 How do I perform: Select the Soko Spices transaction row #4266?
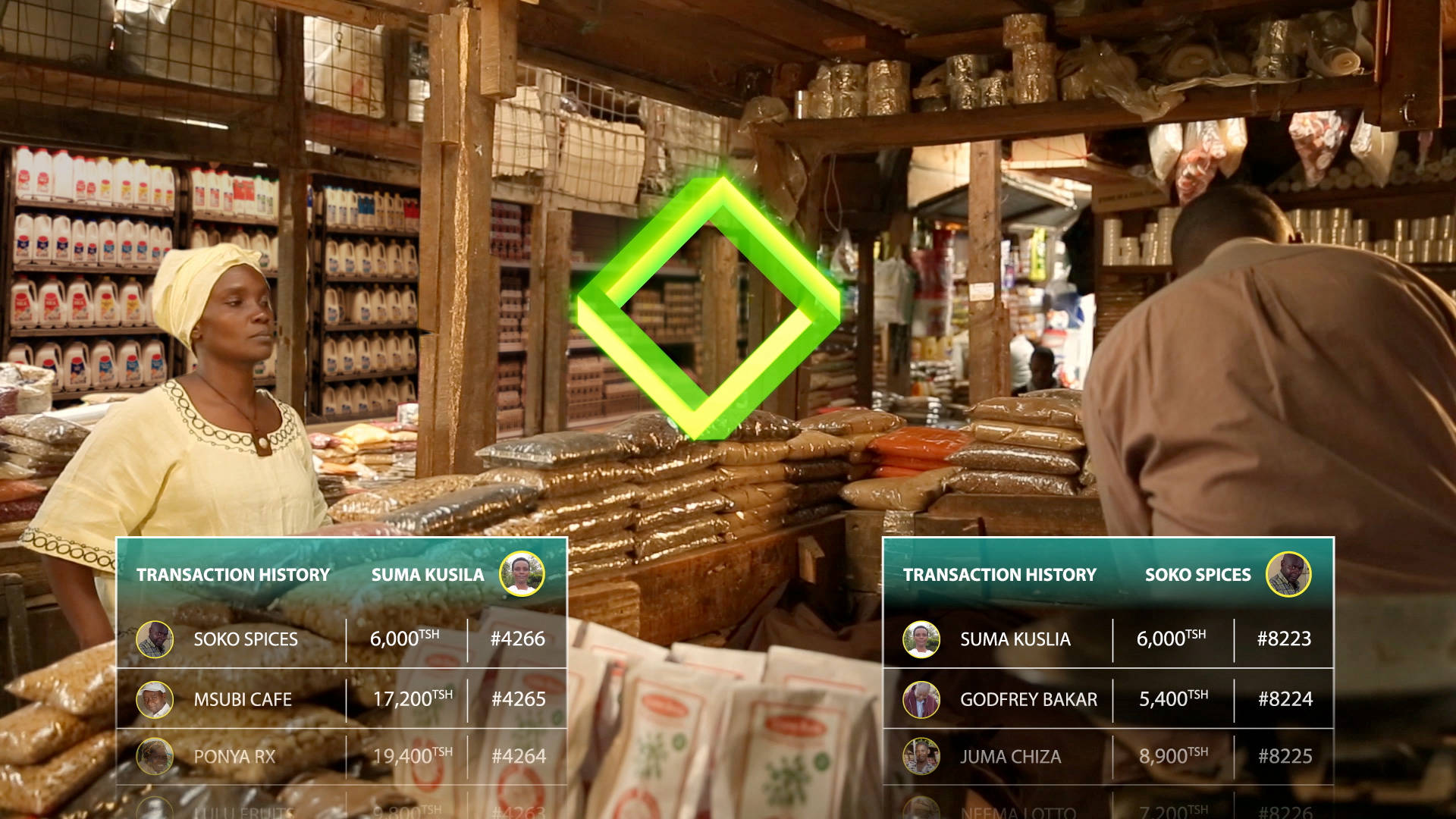click(341, 639)
